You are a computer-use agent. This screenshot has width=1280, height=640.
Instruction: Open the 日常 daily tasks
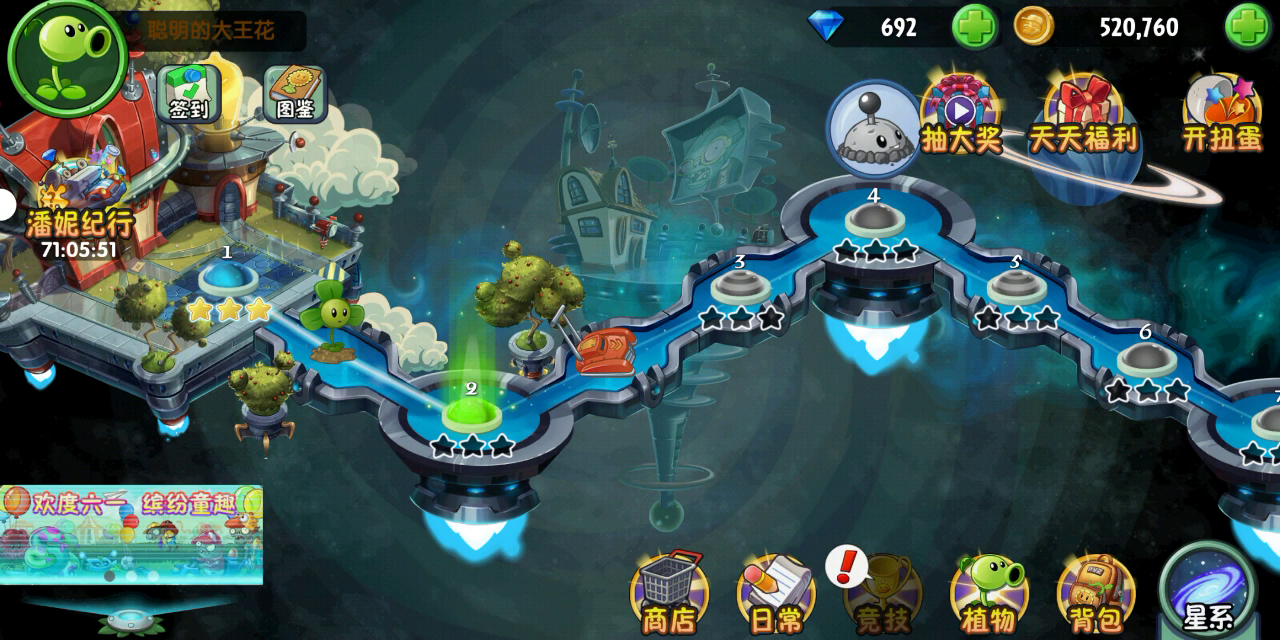pos(776,595)
